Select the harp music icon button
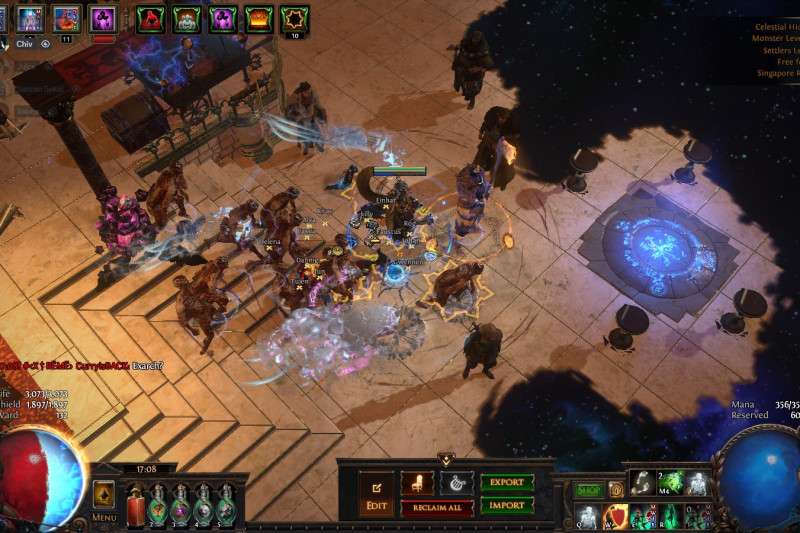800x533 pixels. (456, 483)
